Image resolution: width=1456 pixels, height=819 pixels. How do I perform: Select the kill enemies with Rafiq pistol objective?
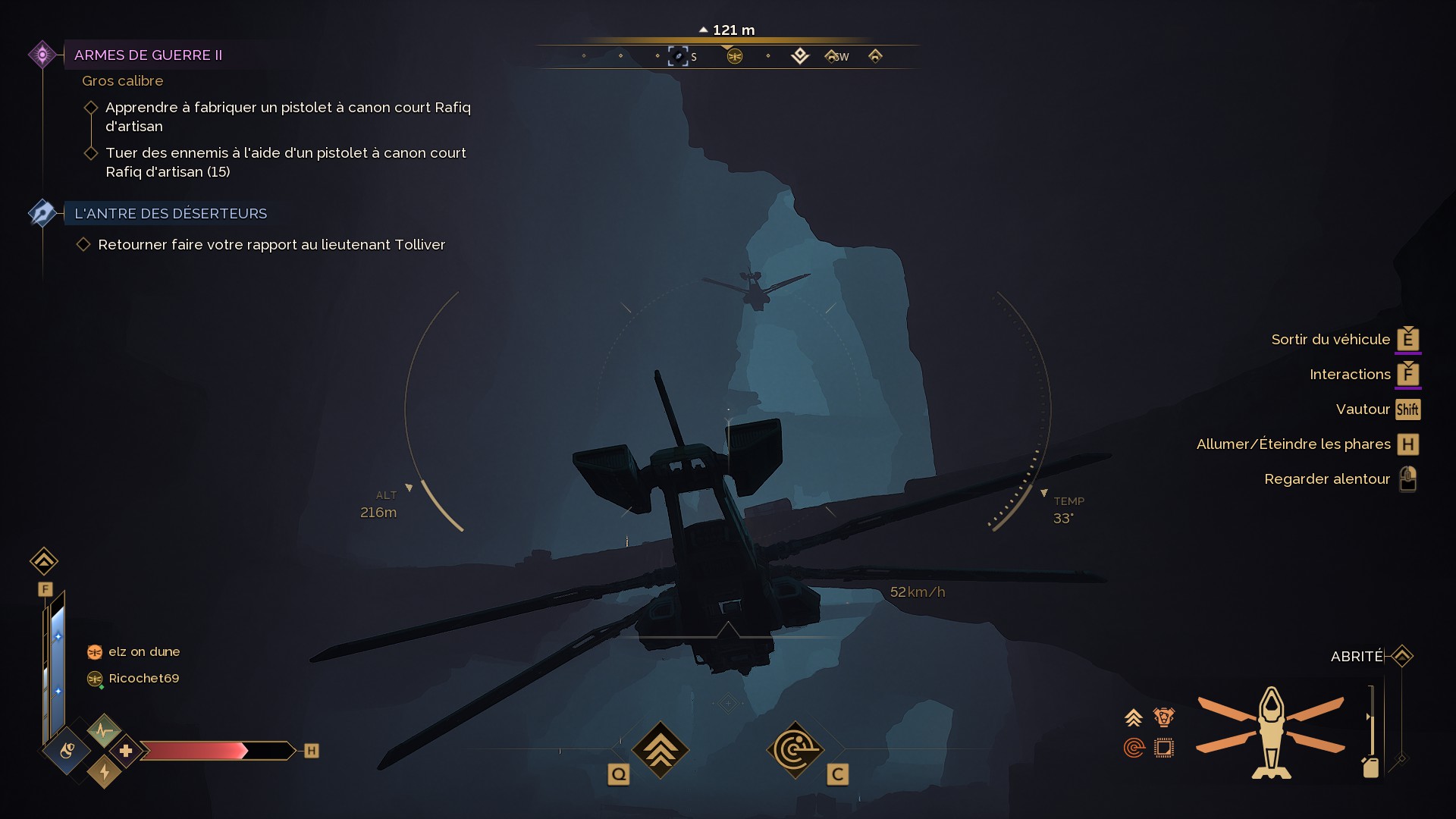285,162
